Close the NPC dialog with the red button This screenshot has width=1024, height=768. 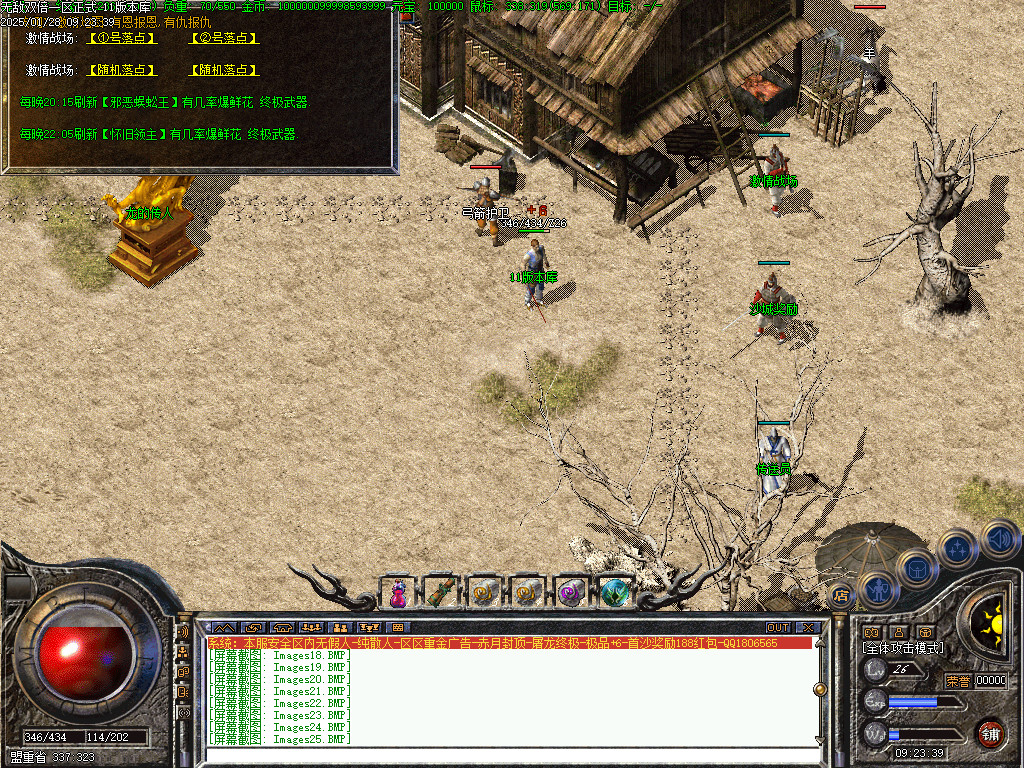click(x=407, y=17)
